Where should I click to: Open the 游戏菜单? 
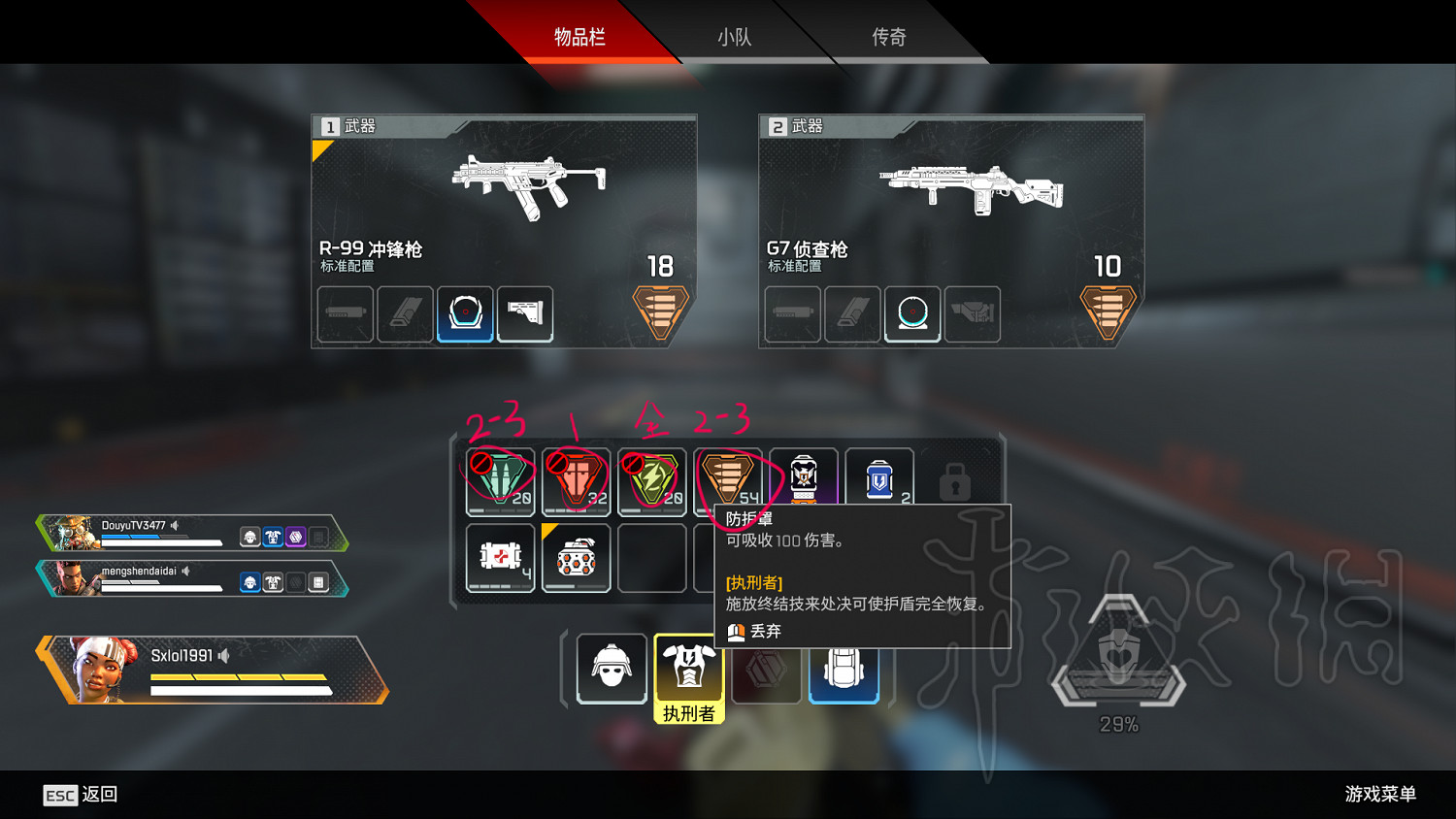click(1379, 793)
